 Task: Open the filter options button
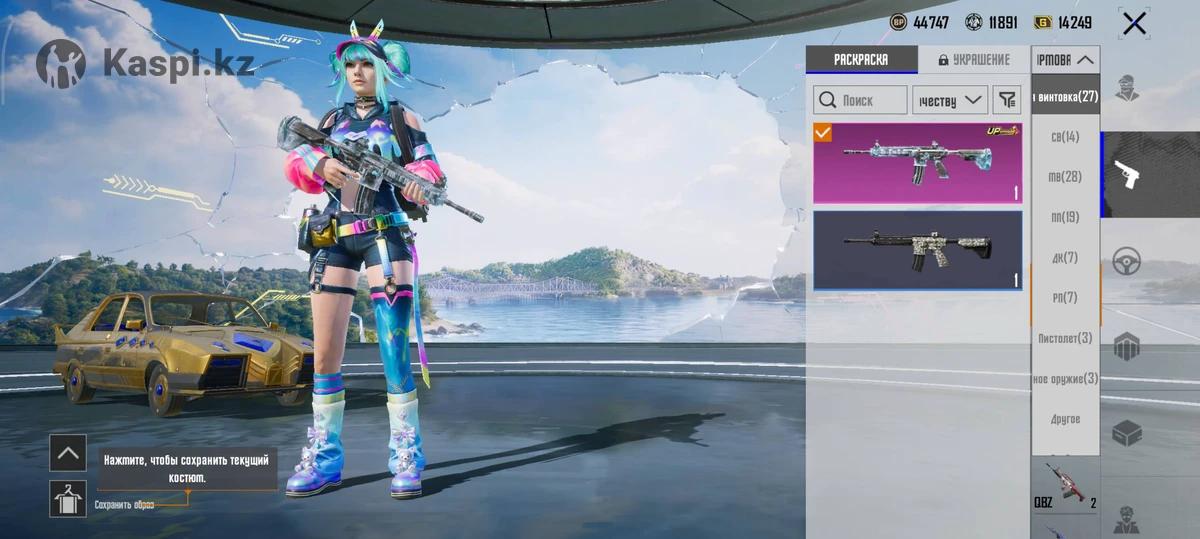pos(1008,100)
